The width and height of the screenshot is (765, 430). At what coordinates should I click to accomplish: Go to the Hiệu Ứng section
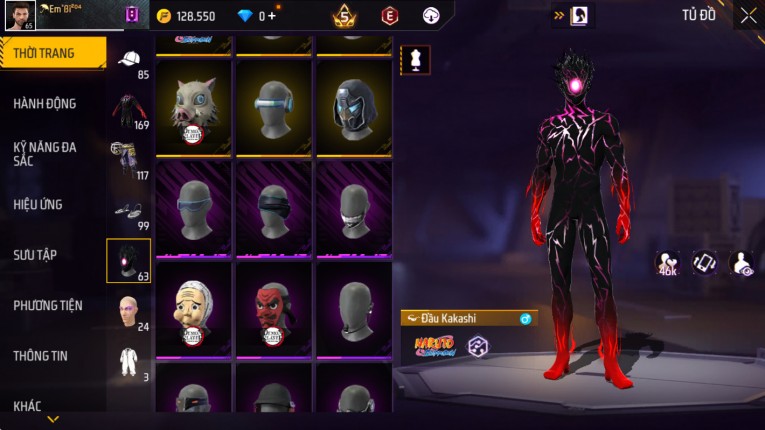coord(38,204)
